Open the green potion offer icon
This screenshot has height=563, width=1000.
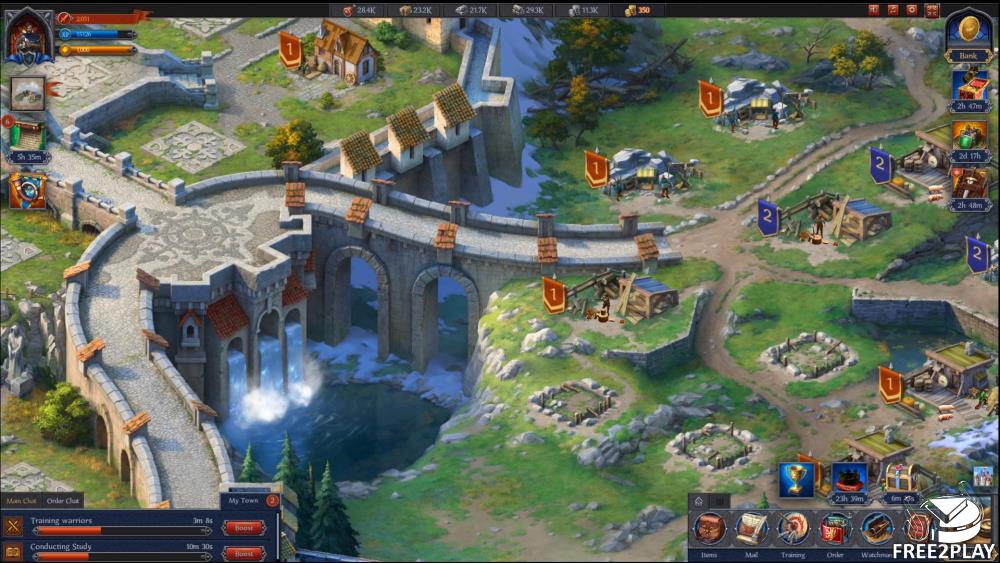969,135
